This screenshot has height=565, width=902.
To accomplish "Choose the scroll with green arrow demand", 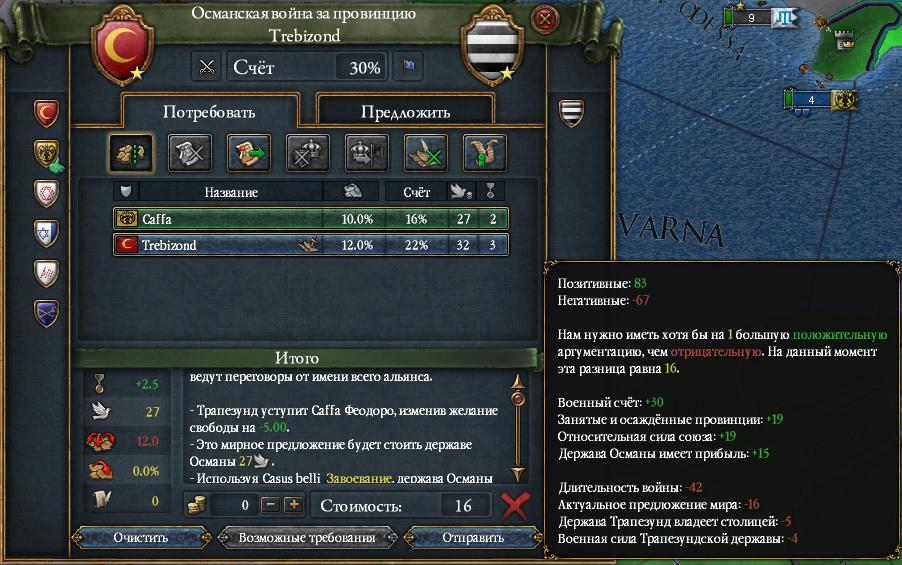I will pyautogui.click(x=248, y=152).
